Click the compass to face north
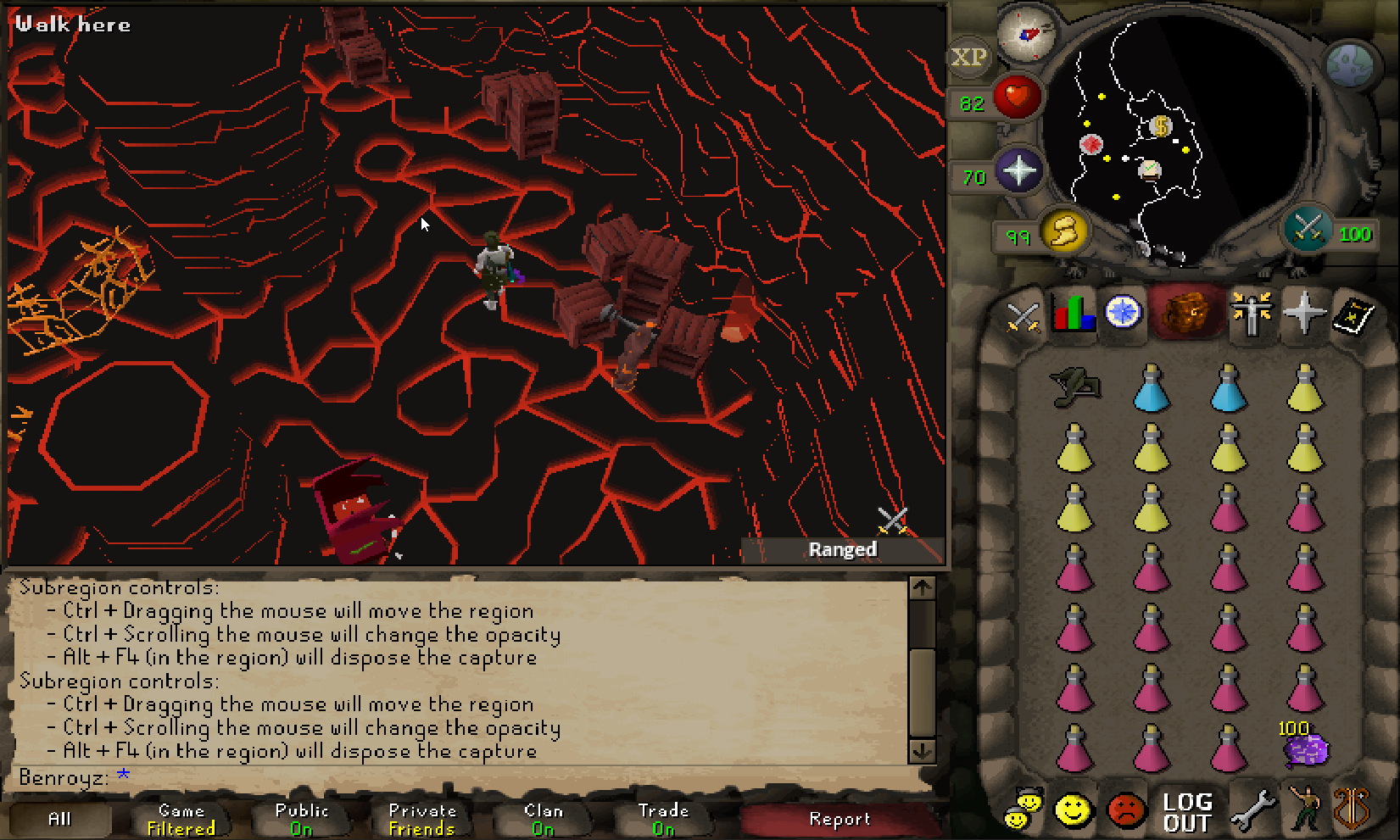Viewport: 1400px width, 840px height. (x=1027, y=35)
